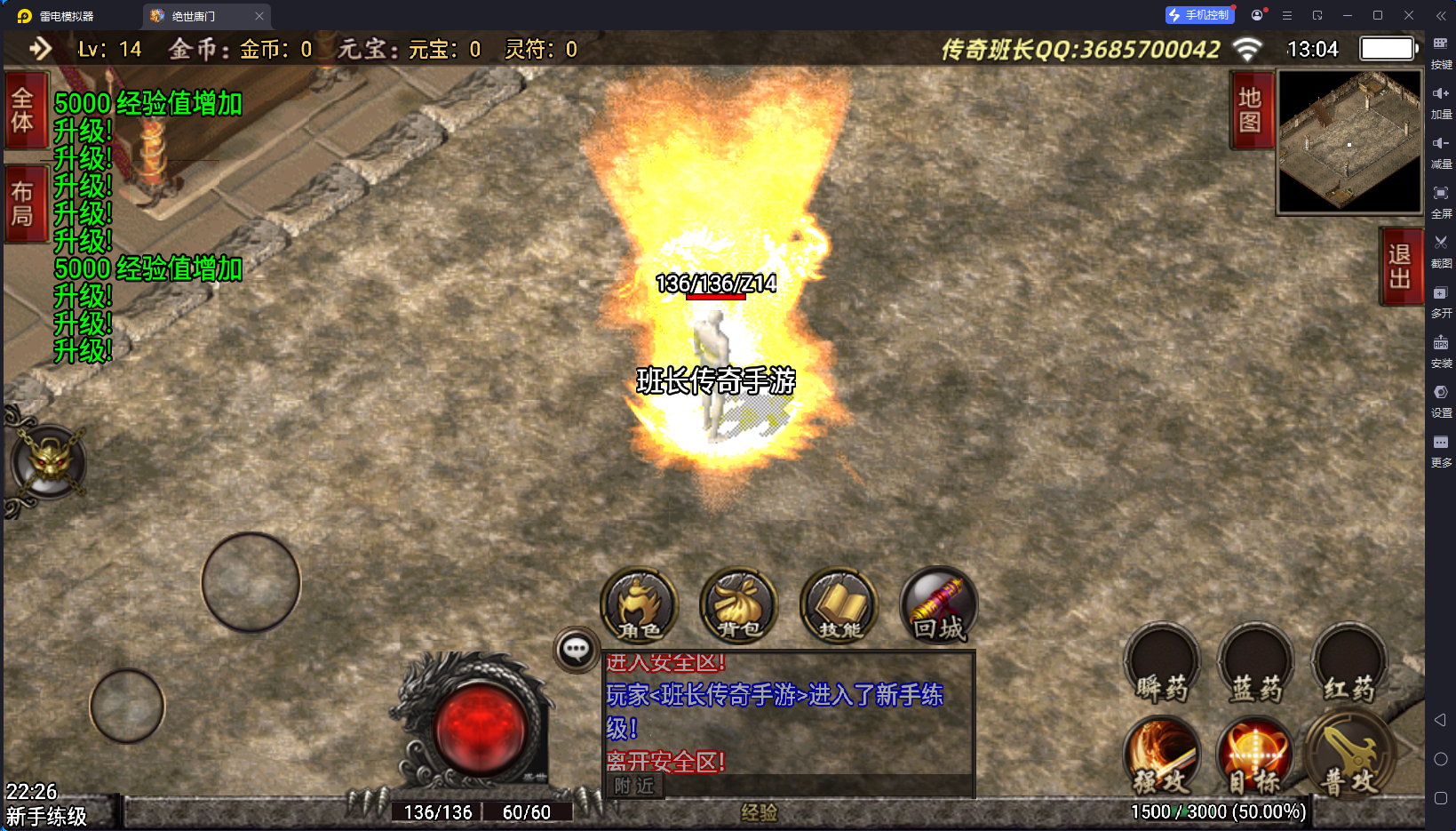Viewport: 1456px width, 831px height.
Task: Select a target with 目标 button
Action: pyautogui.click(x=1255, y=755)
